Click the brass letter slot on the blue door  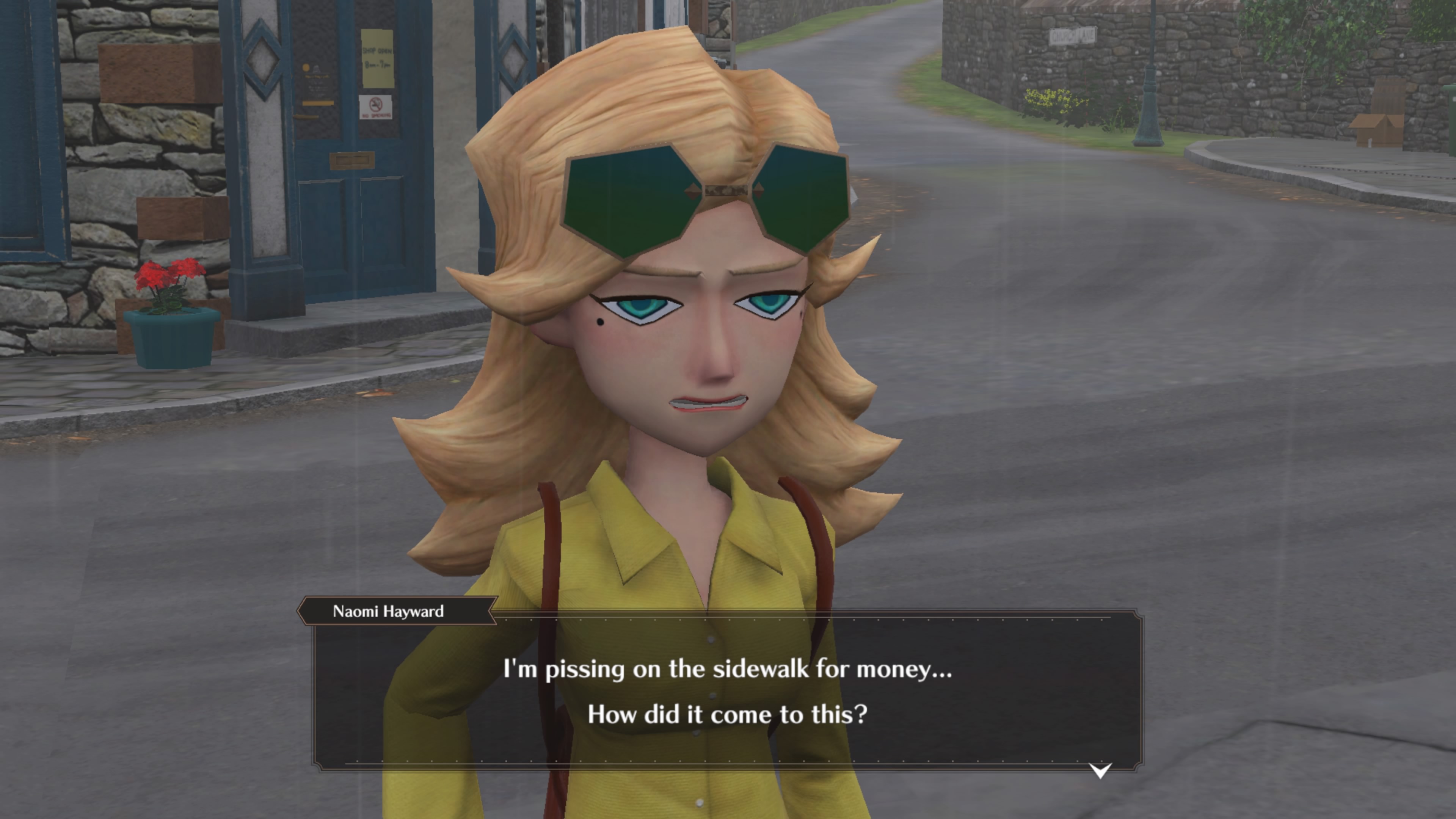coord(352,160)
